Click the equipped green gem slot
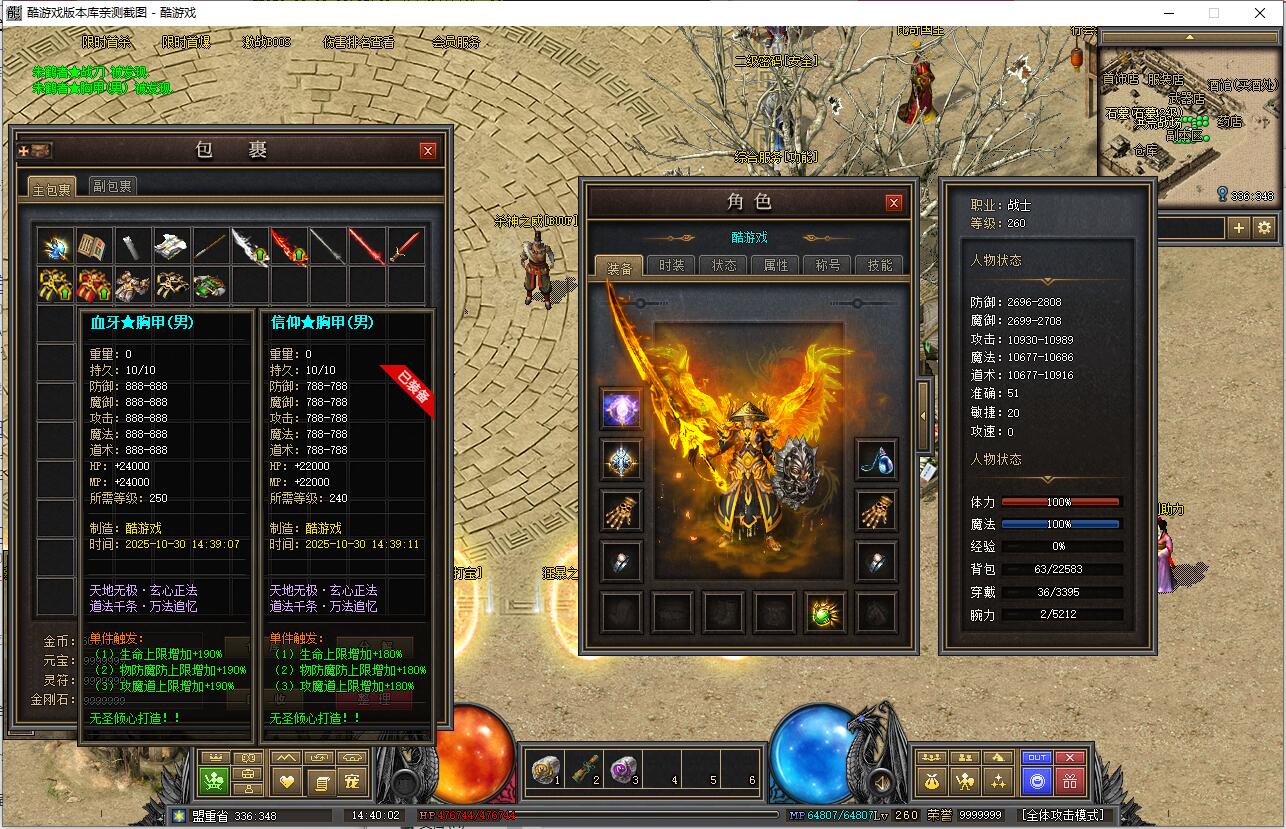This screenshot has width=1286, height=829. tap(825, 612)
